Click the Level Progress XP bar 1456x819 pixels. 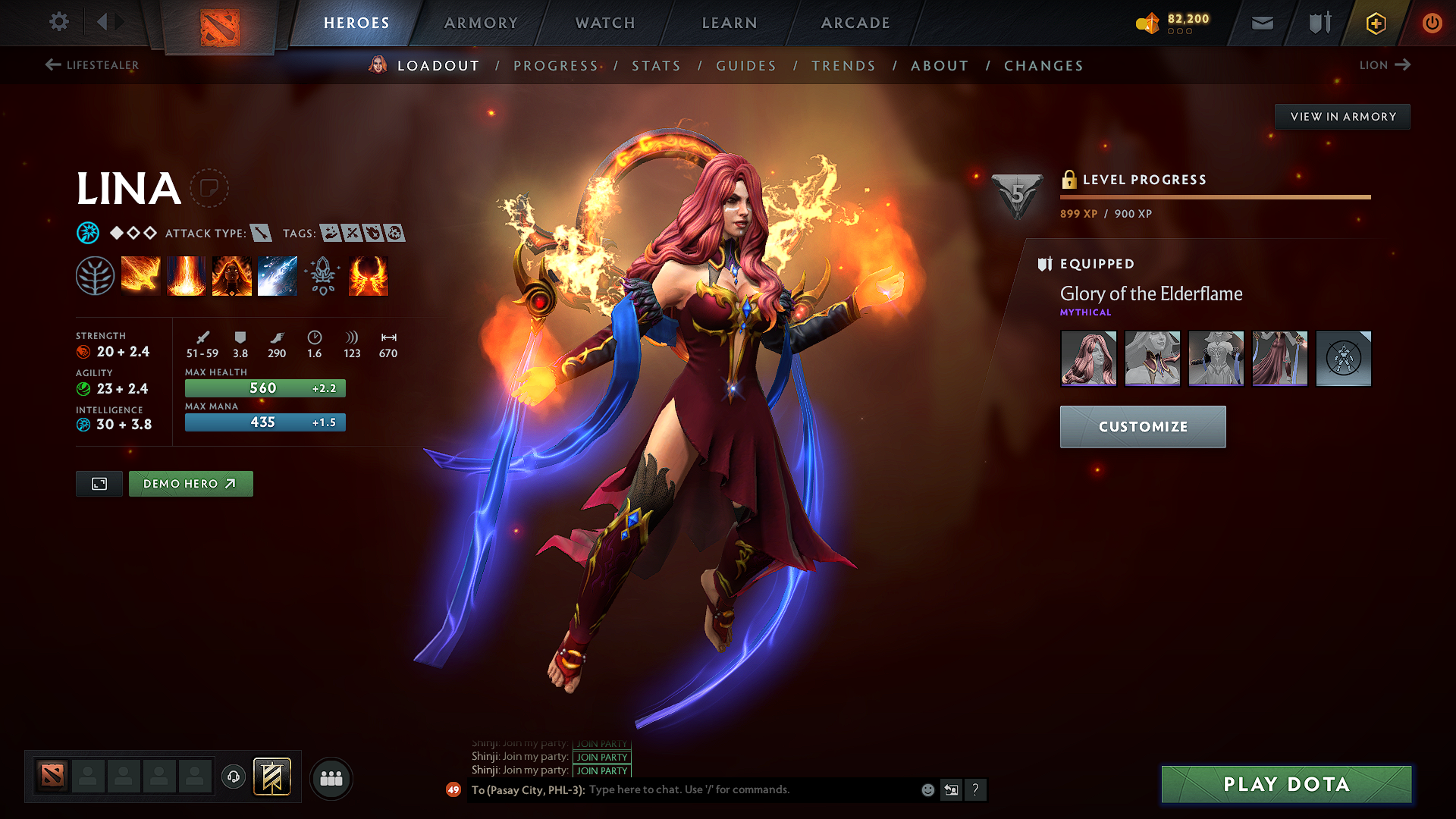click(1213, 197)
